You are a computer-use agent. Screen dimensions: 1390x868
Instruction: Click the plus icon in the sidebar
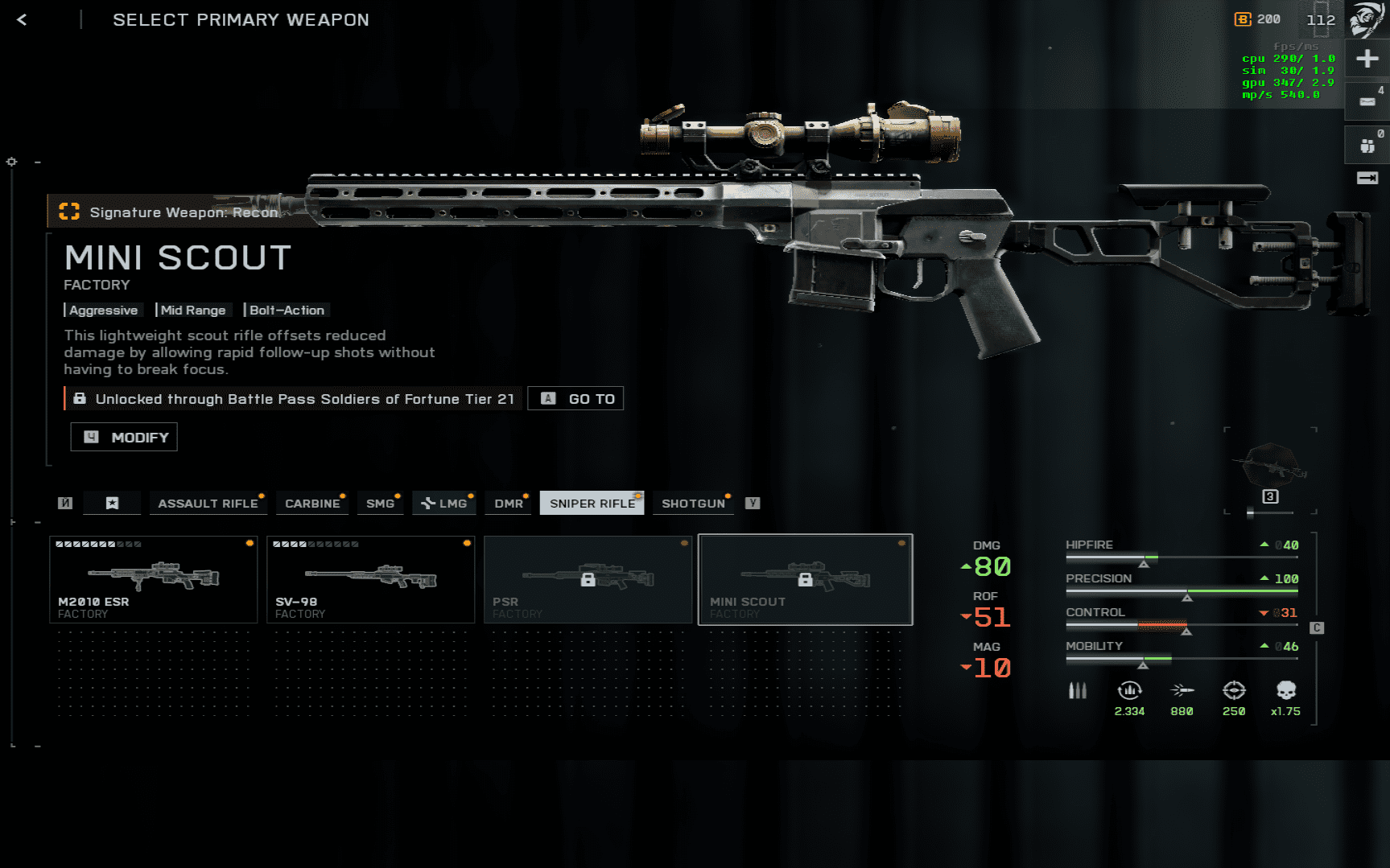tap(1367, 59)
